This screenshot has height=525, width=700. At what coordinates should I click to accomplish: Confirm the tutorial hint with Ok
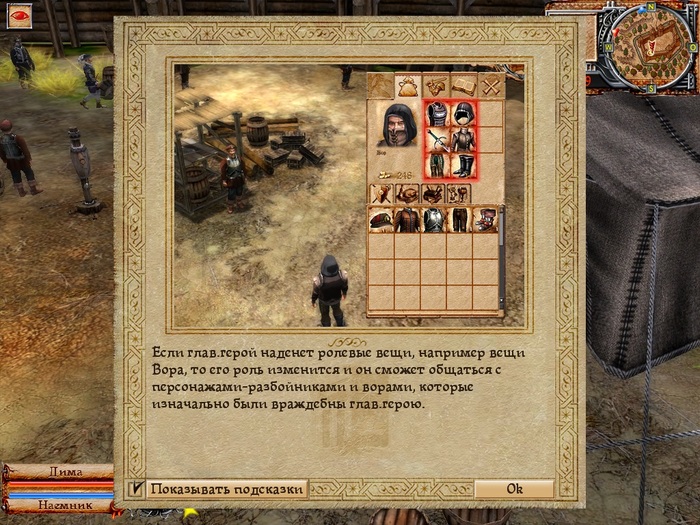pyautogui.click(x=514, y=489)
